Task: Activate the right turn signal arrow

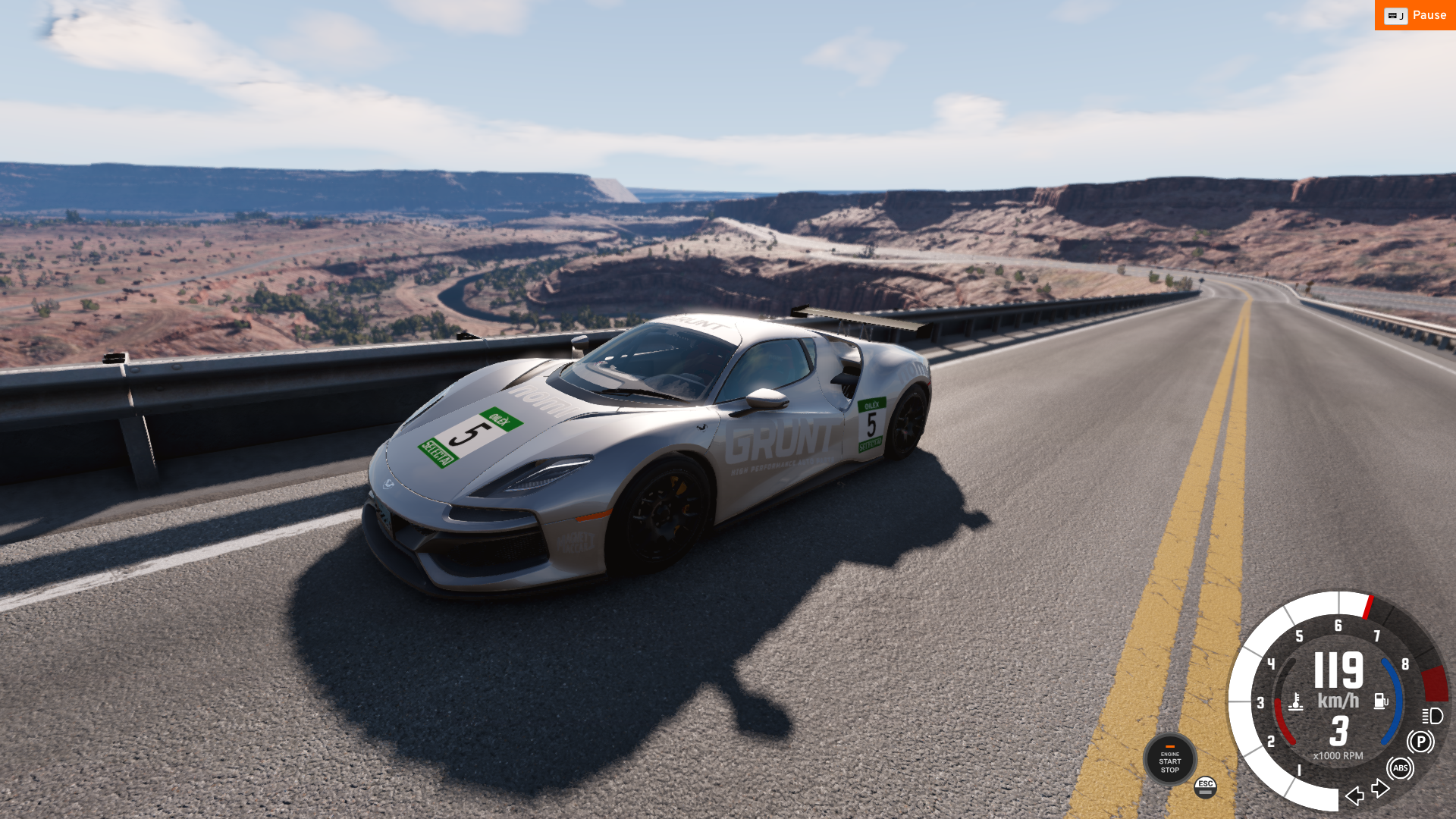Action: [1381, 789]
